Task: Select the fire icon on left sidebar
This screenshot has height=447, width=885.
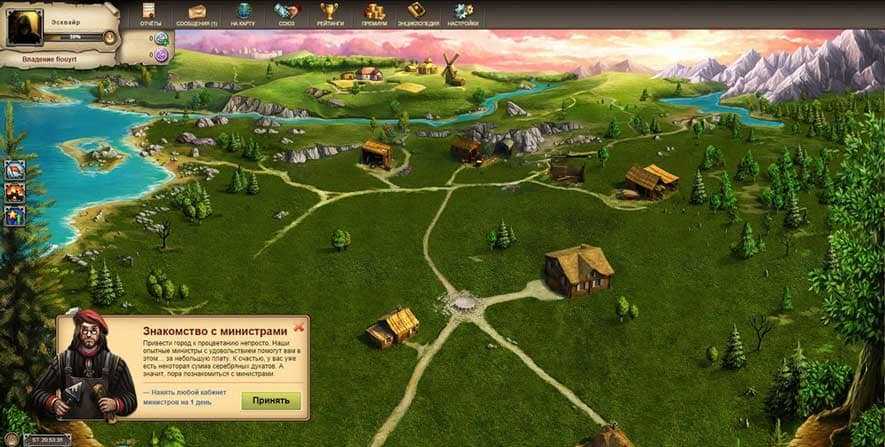Action: pos(15,192)
